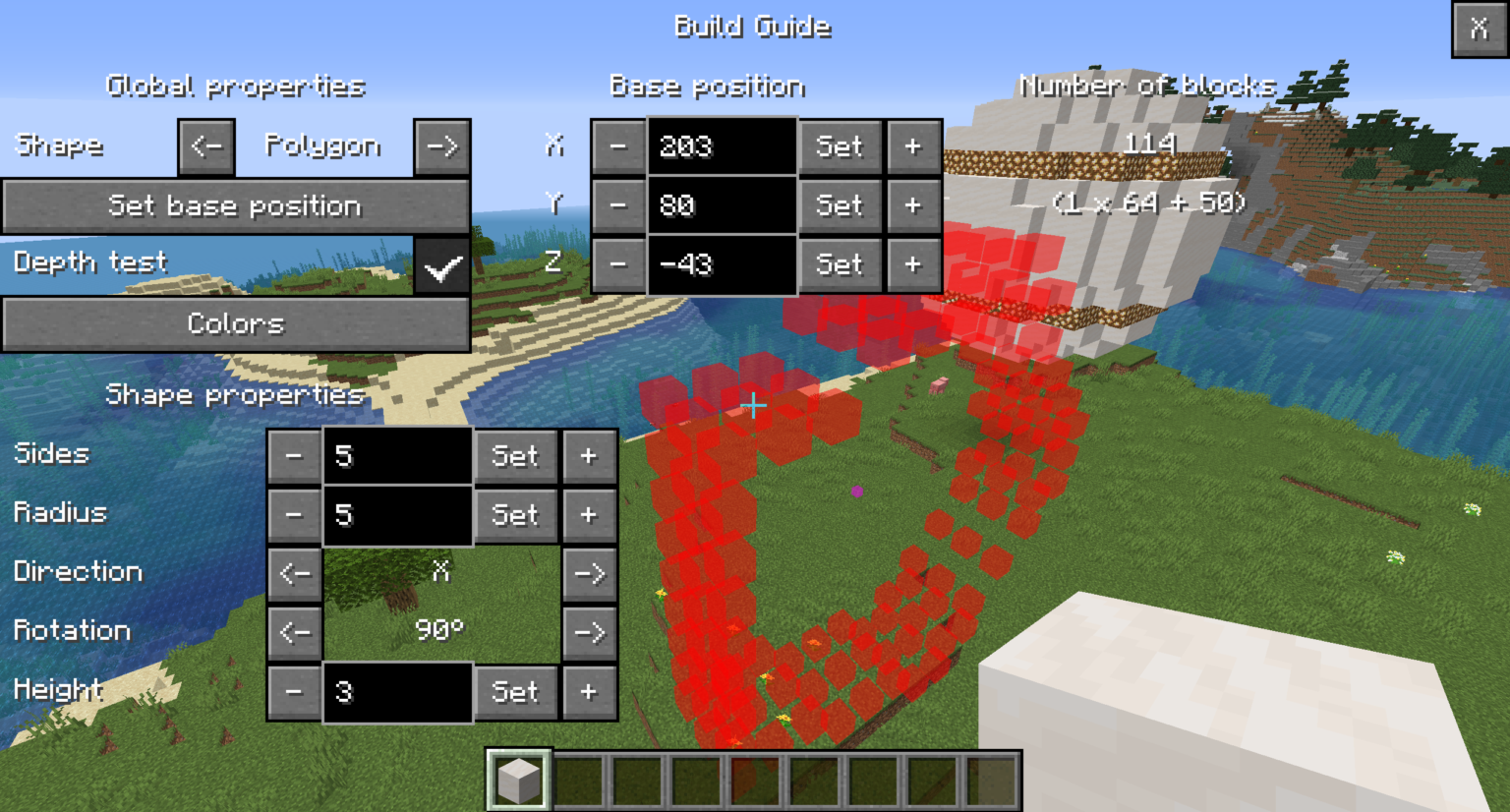Increase Sides value with plus button
Image resolution: width=1510 pixels, height=812 pixels.
tap(589, 455)
